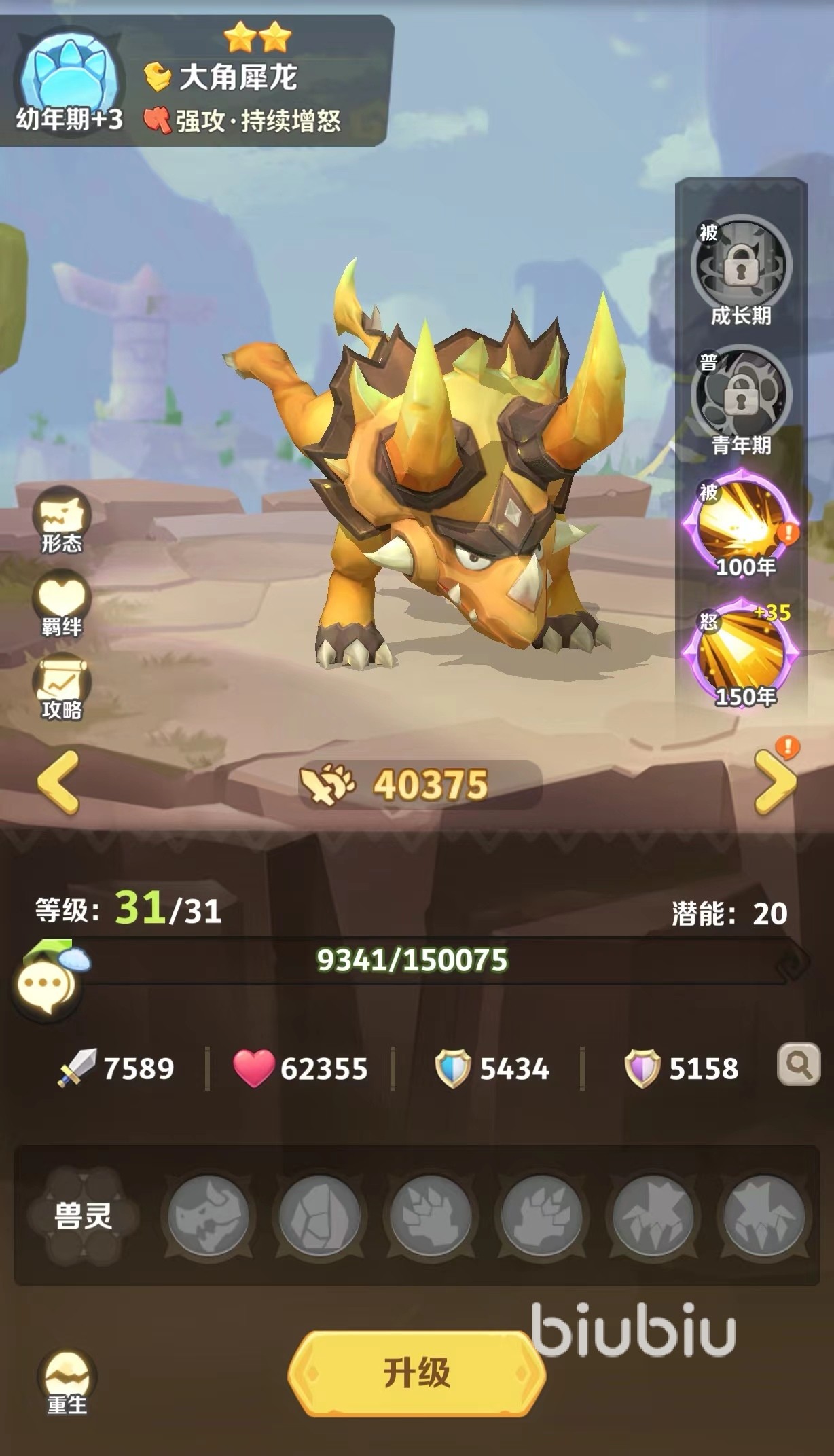Go to the previous pet with left arrow
The width and height of the screenshot is (834, 1456).
click(58, 782)
